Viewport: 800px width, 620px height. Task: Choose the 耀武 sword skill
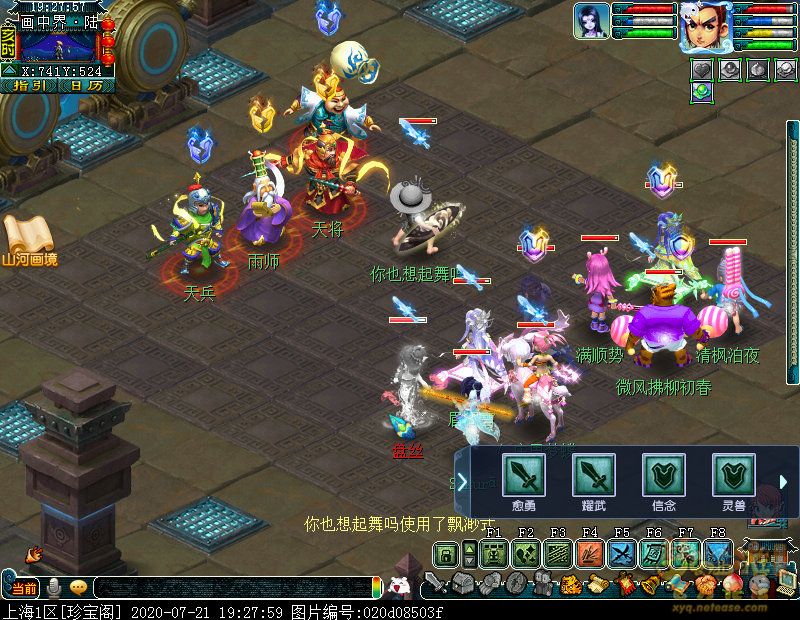pyautogui.click(x=592, y=474)
